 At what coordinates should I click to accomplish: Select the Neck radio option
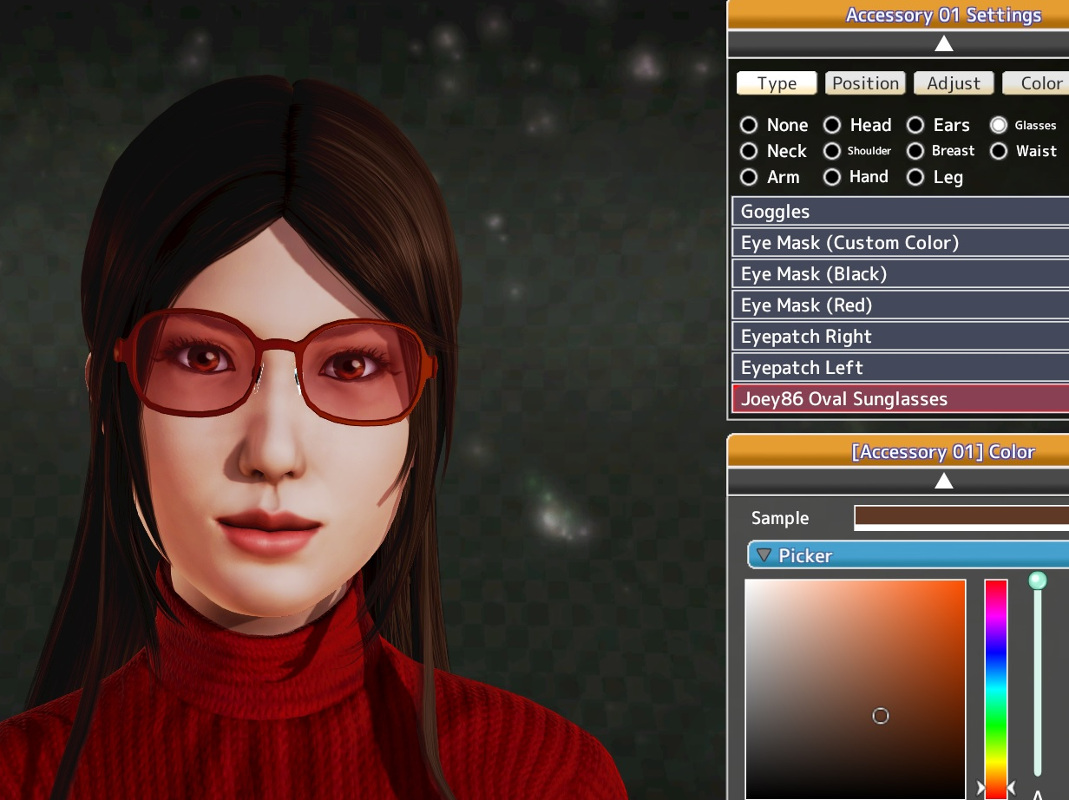click(x=749, y=151)
